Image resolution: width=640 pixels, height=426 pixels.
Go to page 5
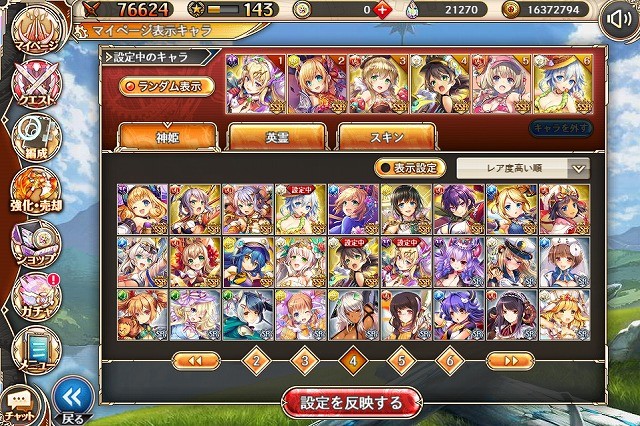coord(400,360)
